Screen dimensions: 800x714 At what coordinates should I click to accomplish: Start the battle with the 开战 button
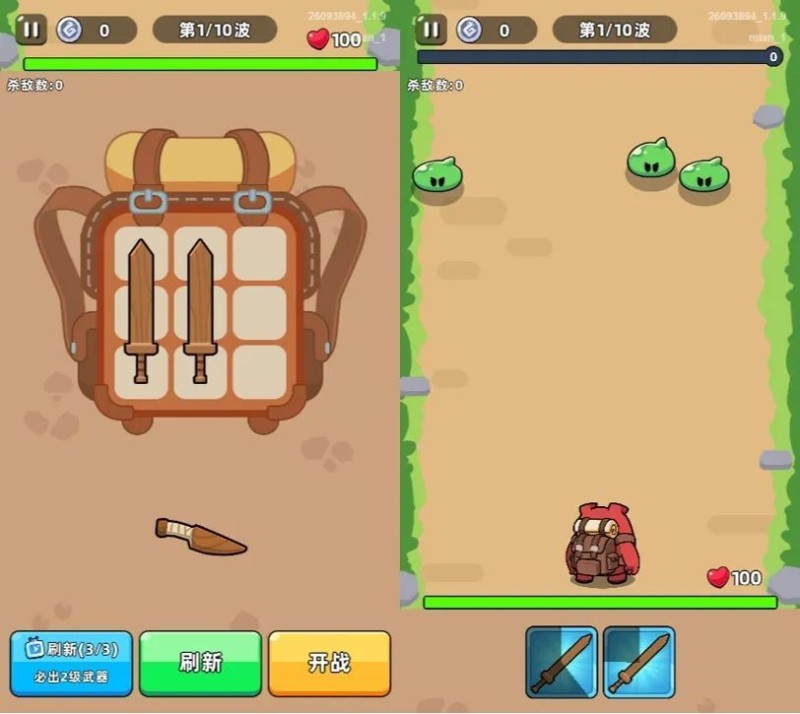pos(329,662)
